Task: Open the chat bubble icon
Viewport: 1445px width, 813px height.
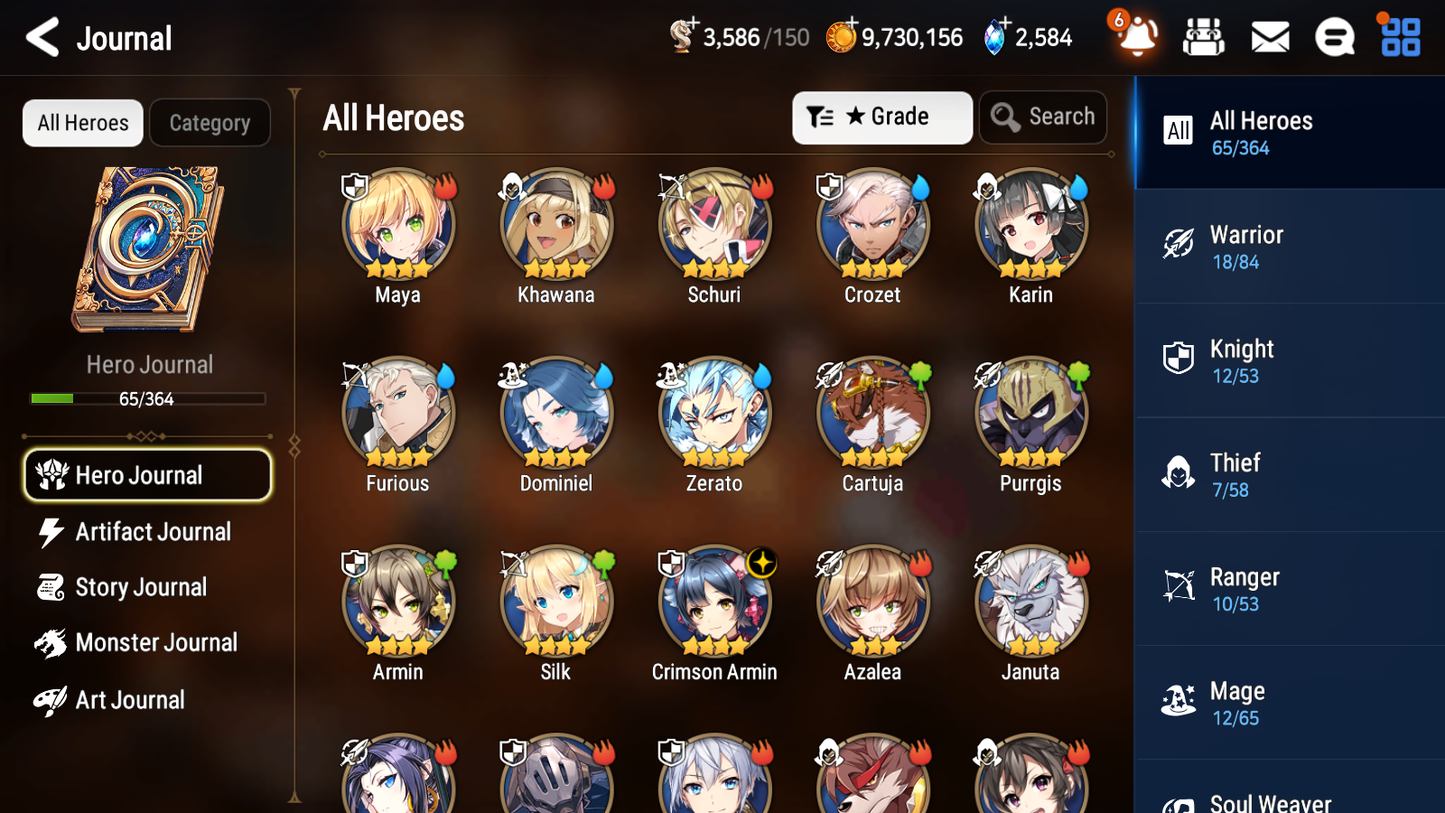Action: (1335, 36)
